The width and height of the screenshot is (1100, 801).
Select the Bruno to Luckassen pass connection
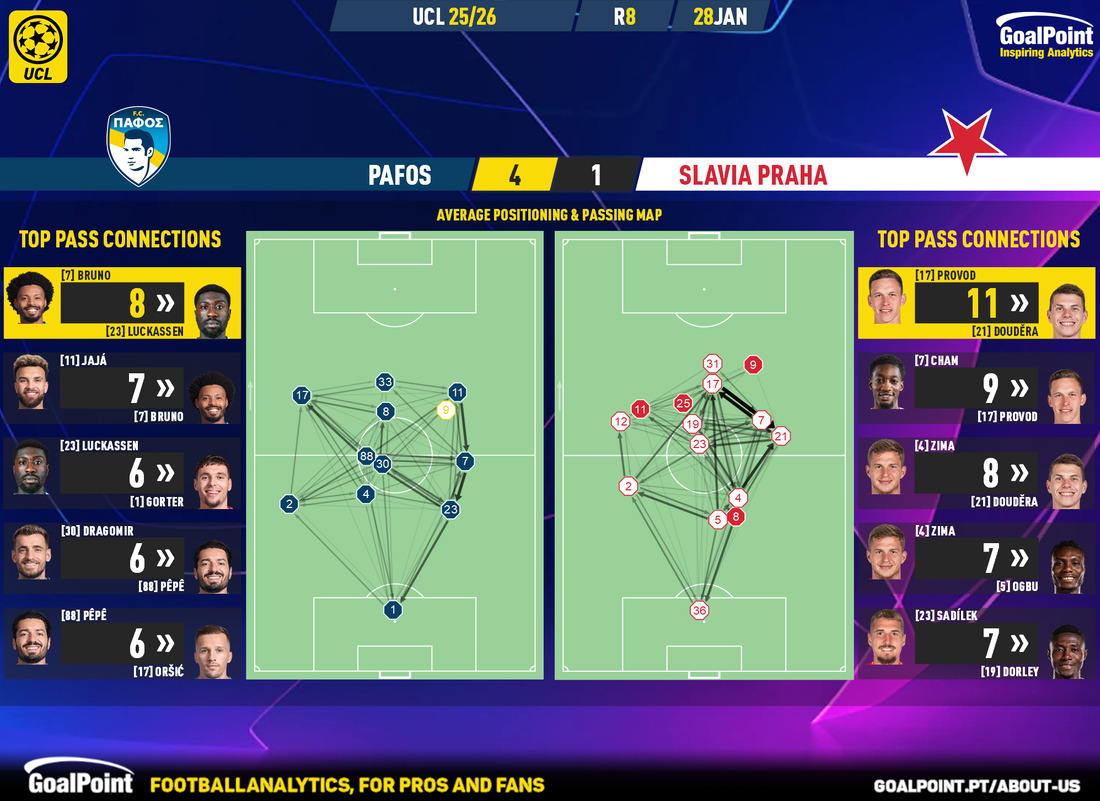click(121, 301)
